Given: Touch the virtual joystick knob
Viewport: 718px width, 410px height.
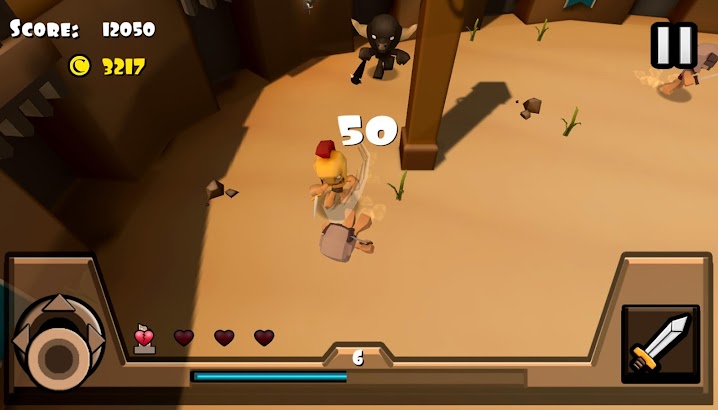Looking at the screenshot, I should 57,355.
